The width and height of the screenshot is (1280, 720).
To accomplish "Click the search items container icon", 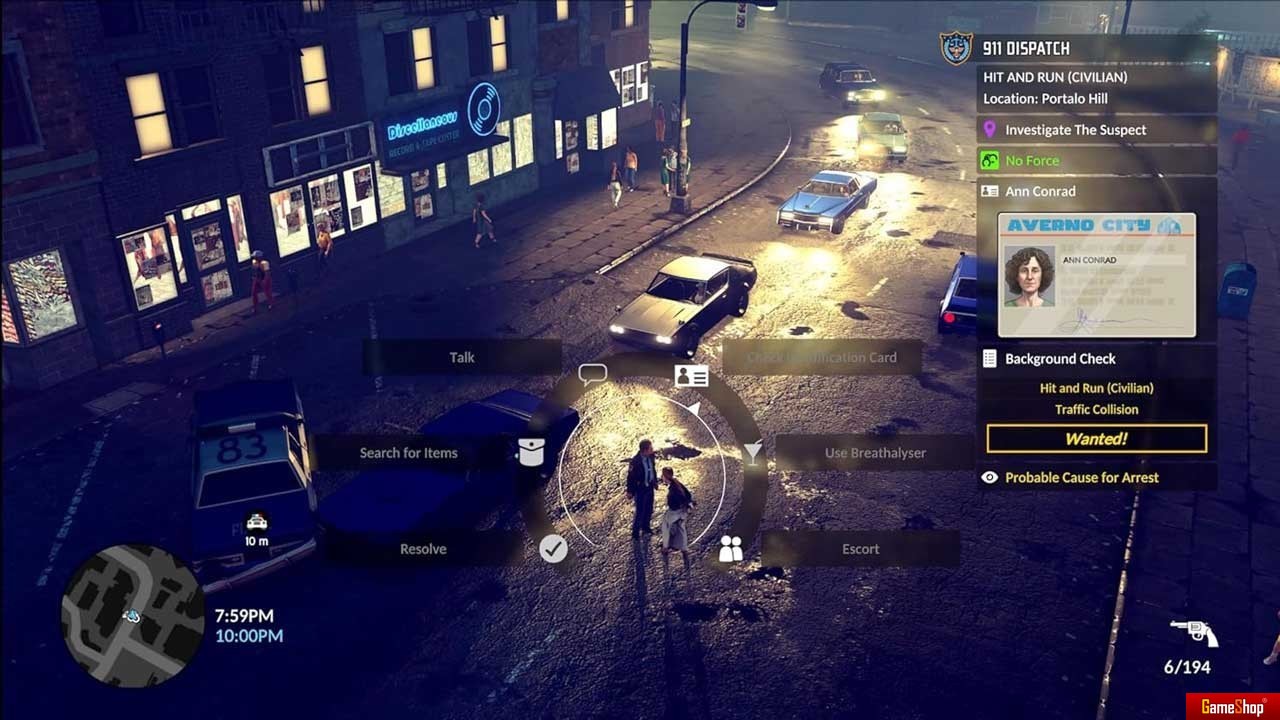I will click(x=531, y=452).
